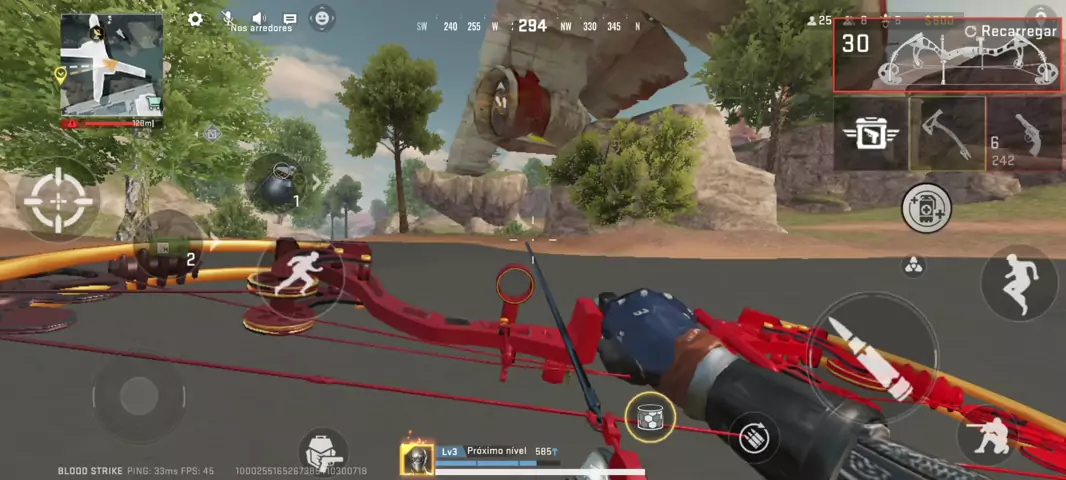Switch to the tomahawk axe slot

point(947,133)
